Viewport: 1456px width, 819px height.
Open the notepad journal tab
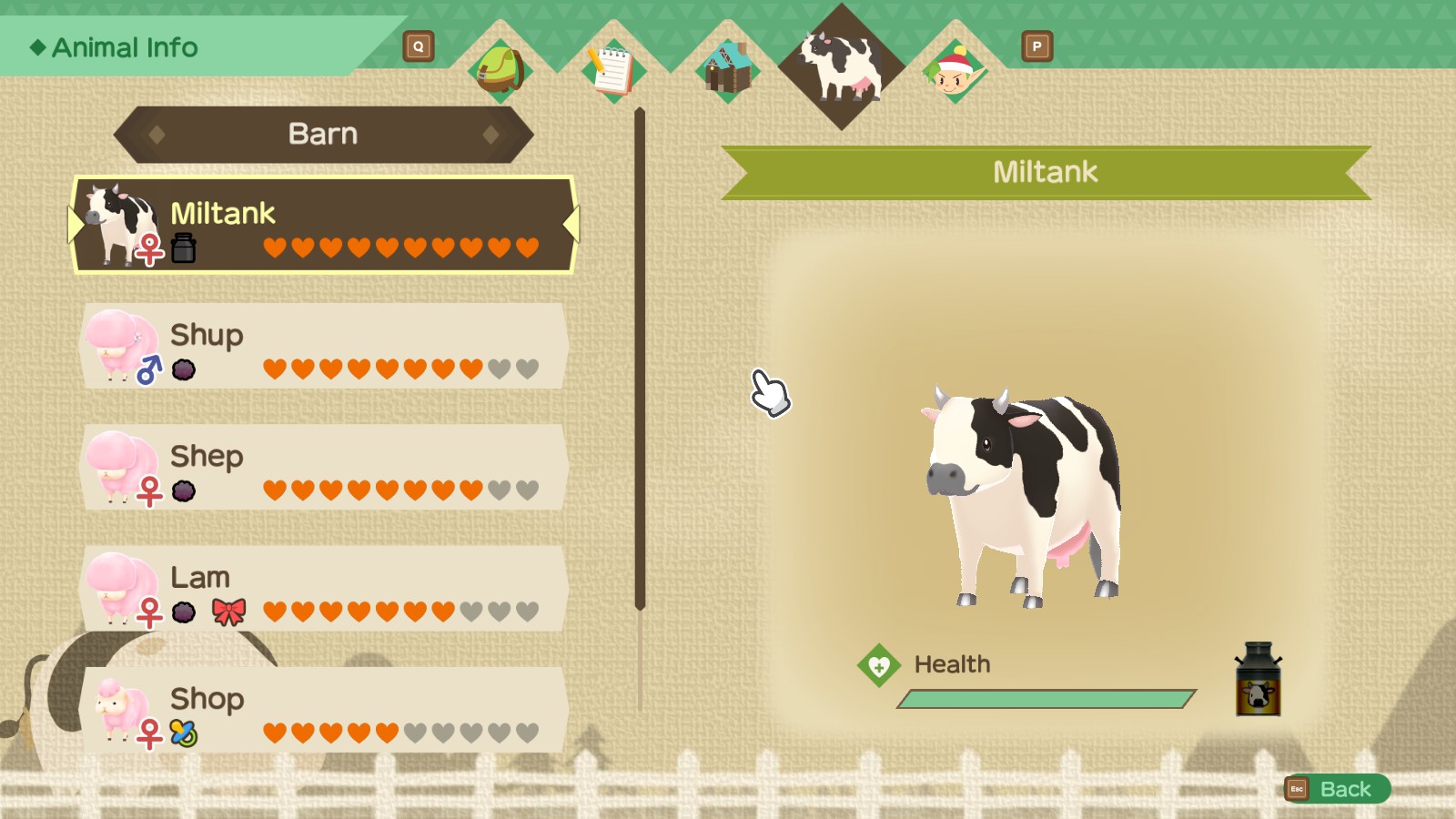[612, 71]
